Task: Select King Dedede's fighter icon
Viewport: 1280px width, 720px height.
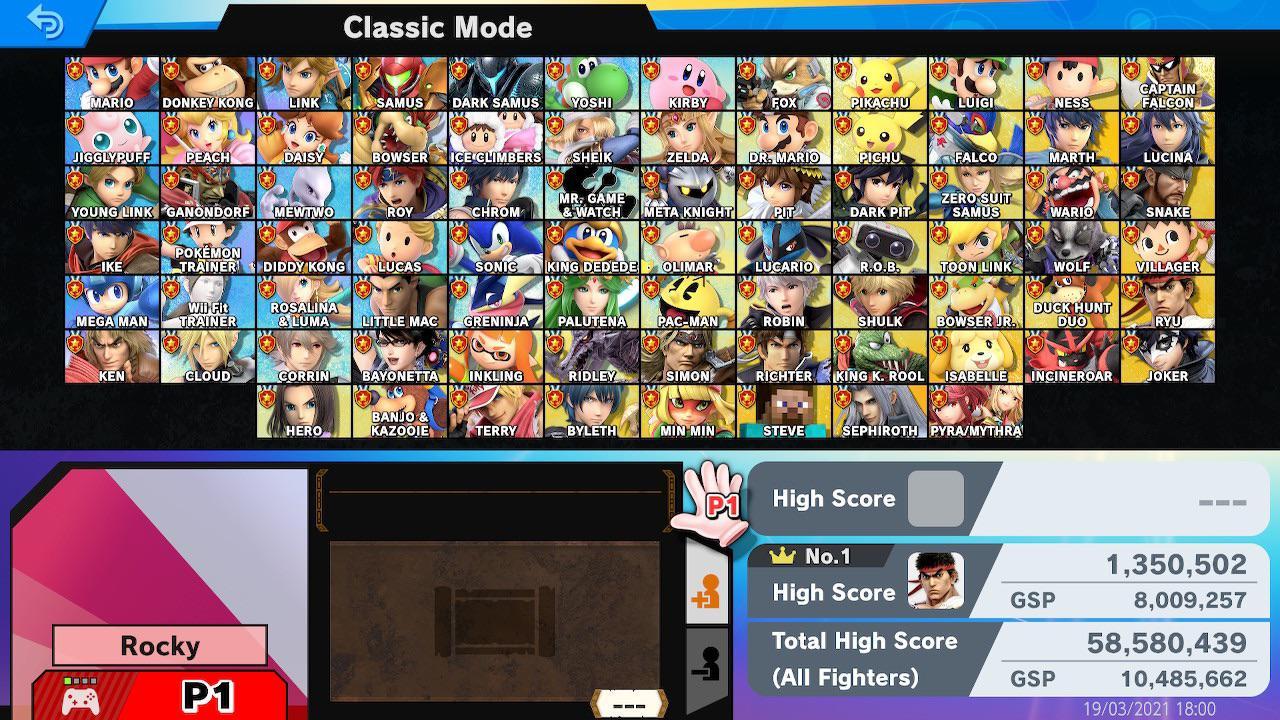Action: tap(591, 244)
